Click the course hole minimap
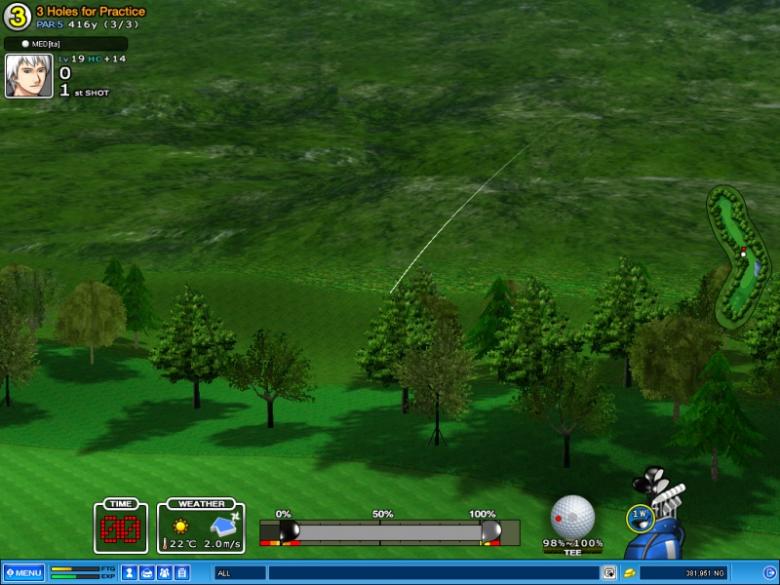The image size is (780, 585). (738, 253)
